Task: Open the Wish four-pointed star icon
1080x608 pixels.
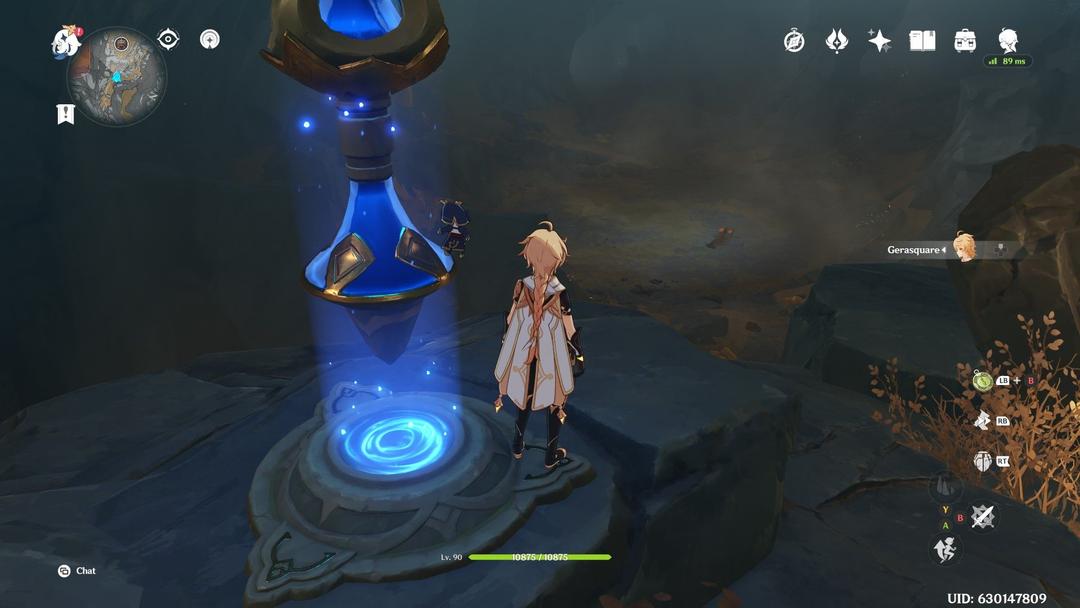Action: coord(880,41)
